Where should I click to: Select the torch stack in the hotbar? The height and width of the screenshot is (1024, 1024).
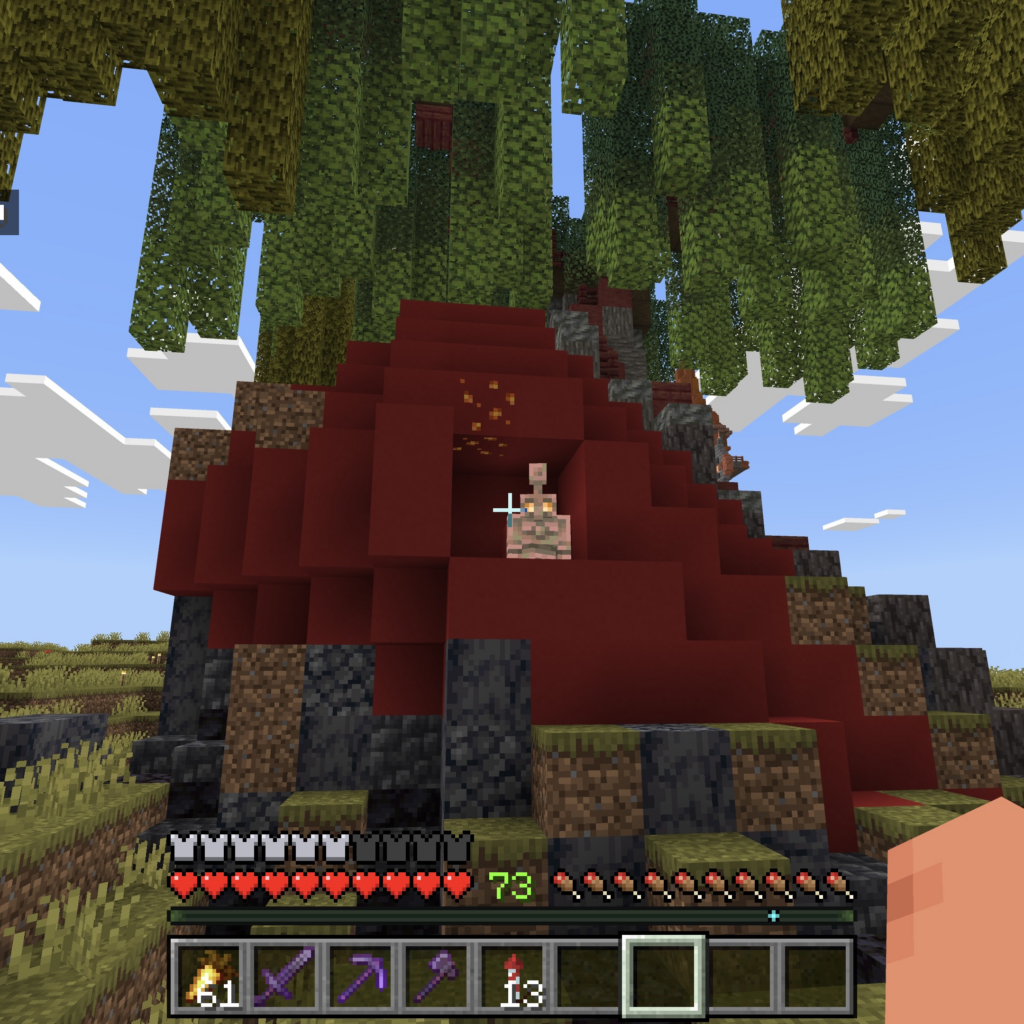(x=210, y=975)
